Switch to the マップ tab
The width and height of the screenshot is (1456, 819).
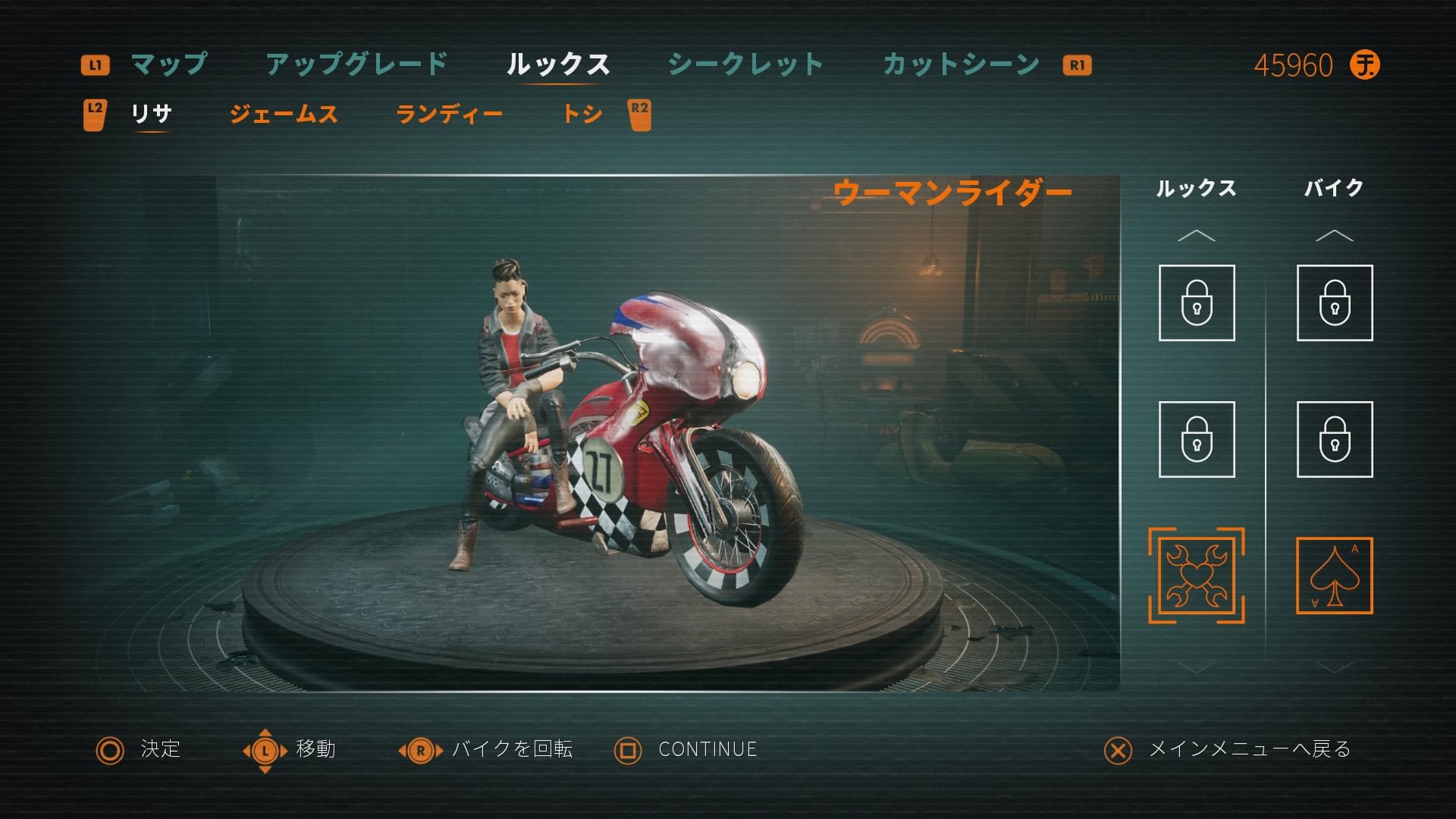[x=168, y=64]
